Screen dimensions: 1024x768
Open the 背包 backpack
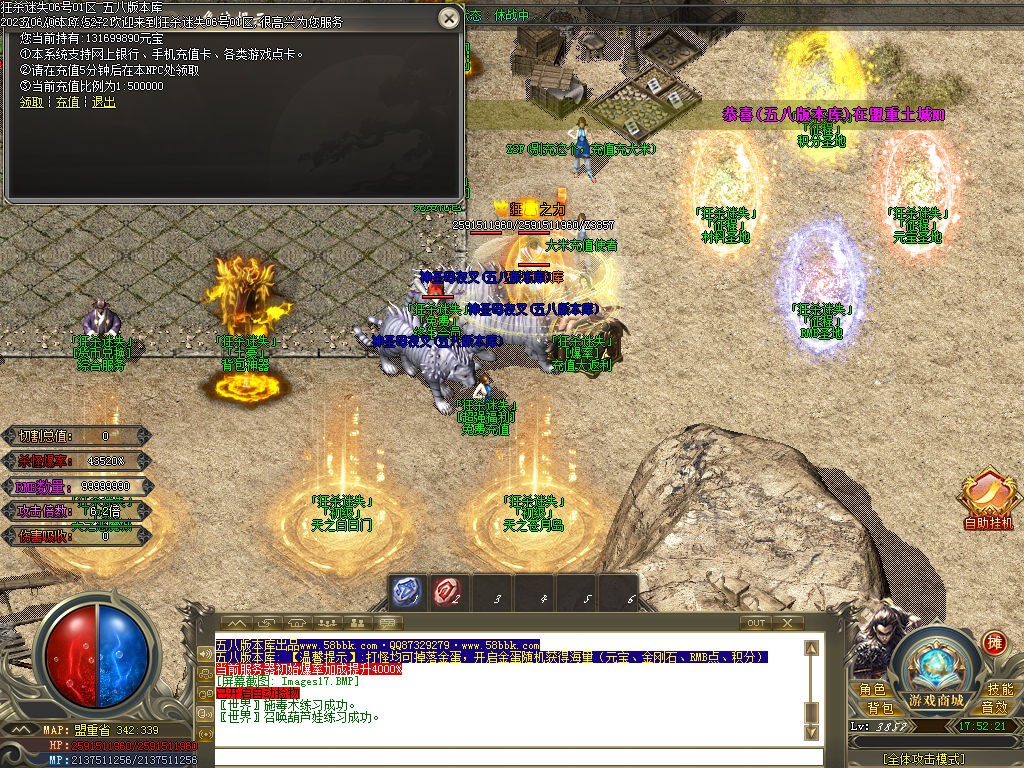[x=880, y=708]
